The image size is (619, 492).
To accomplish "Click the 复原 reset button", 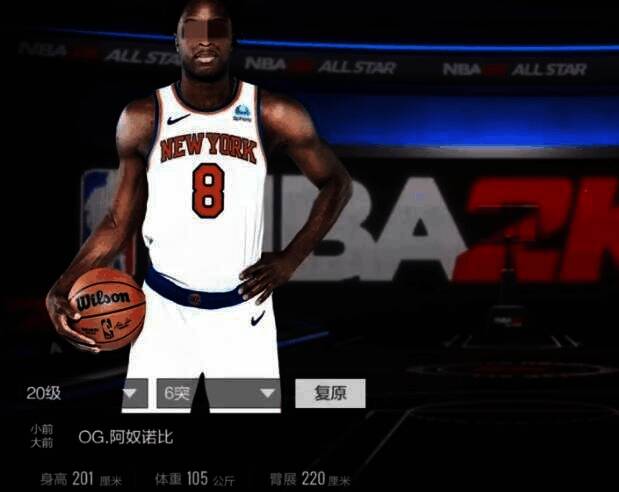I will point(330,393).
